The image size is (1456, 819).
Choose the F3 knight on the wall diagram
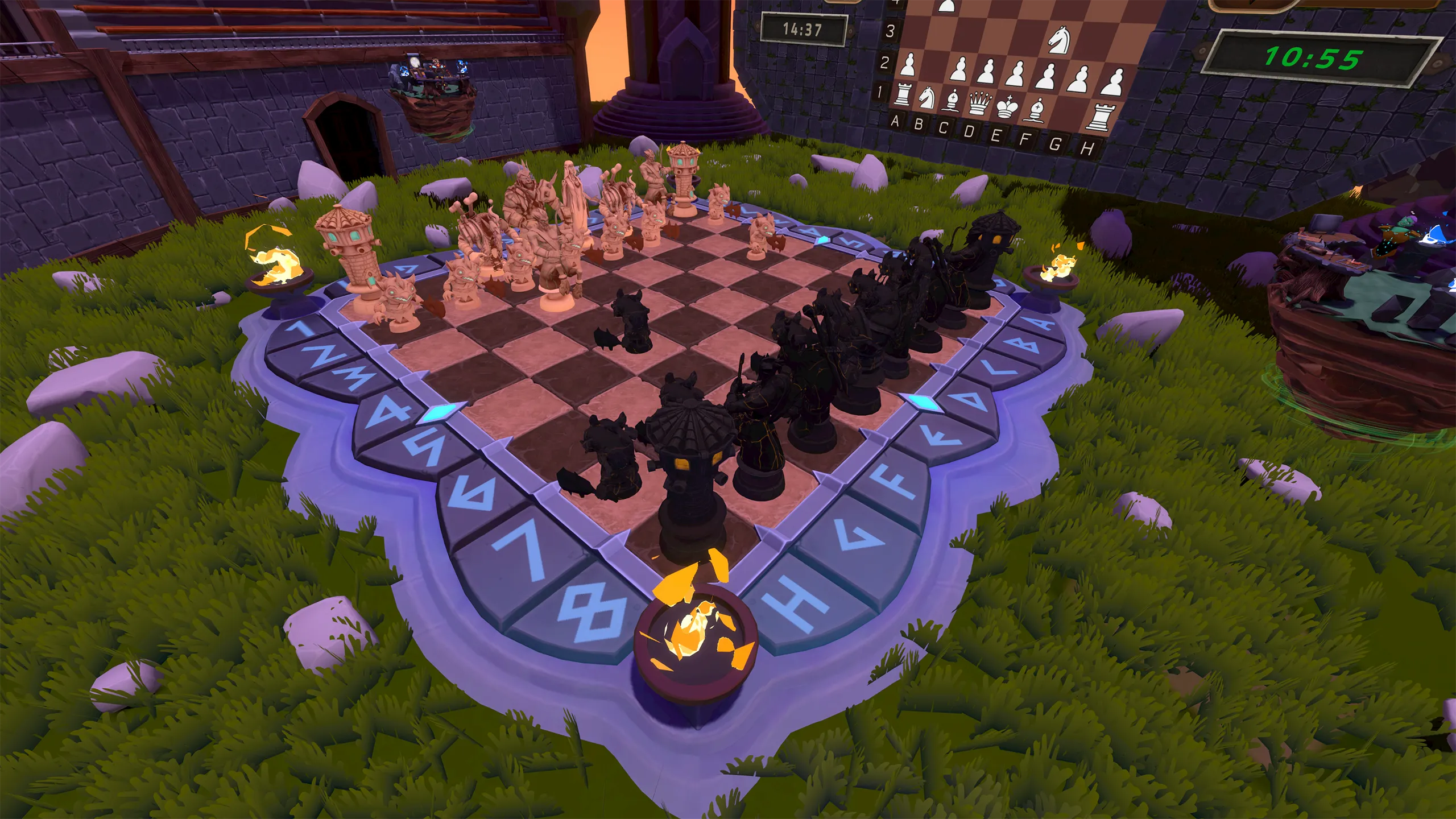point(1059,38)
